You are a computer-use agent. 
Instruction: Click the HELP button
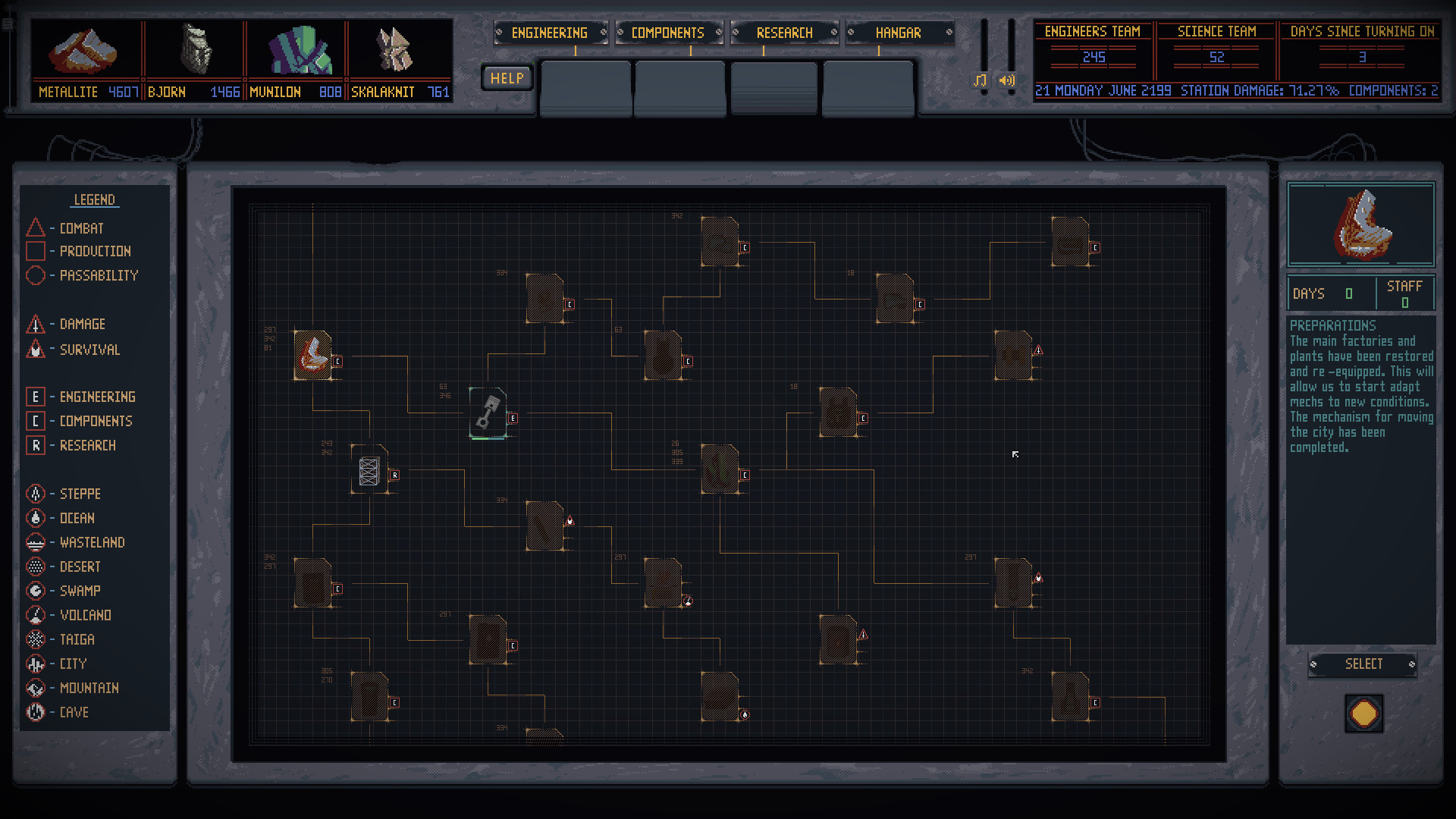click(507, 77)
